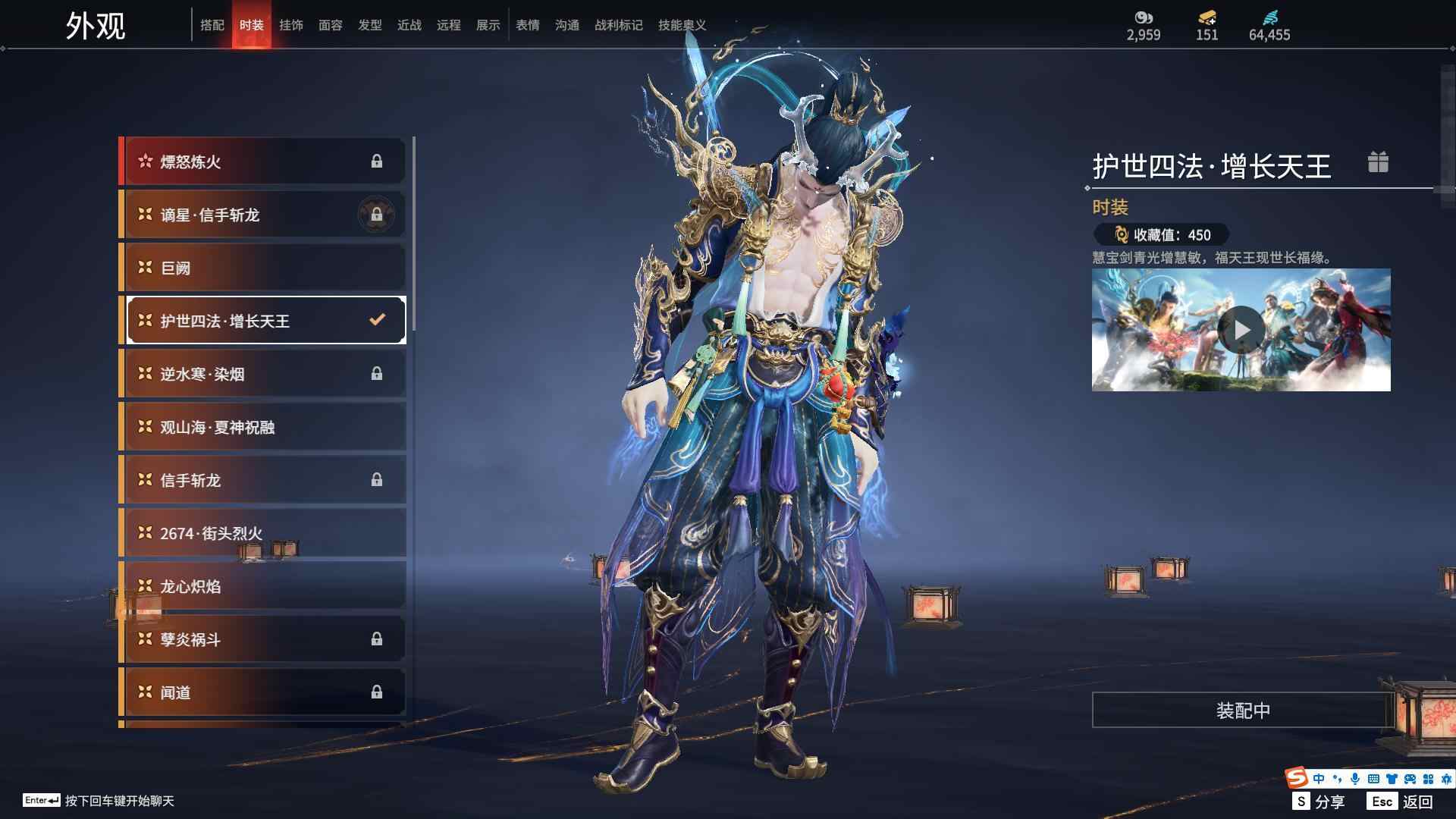
Task: Go to the 发型 tab
Action: point(370,25)
